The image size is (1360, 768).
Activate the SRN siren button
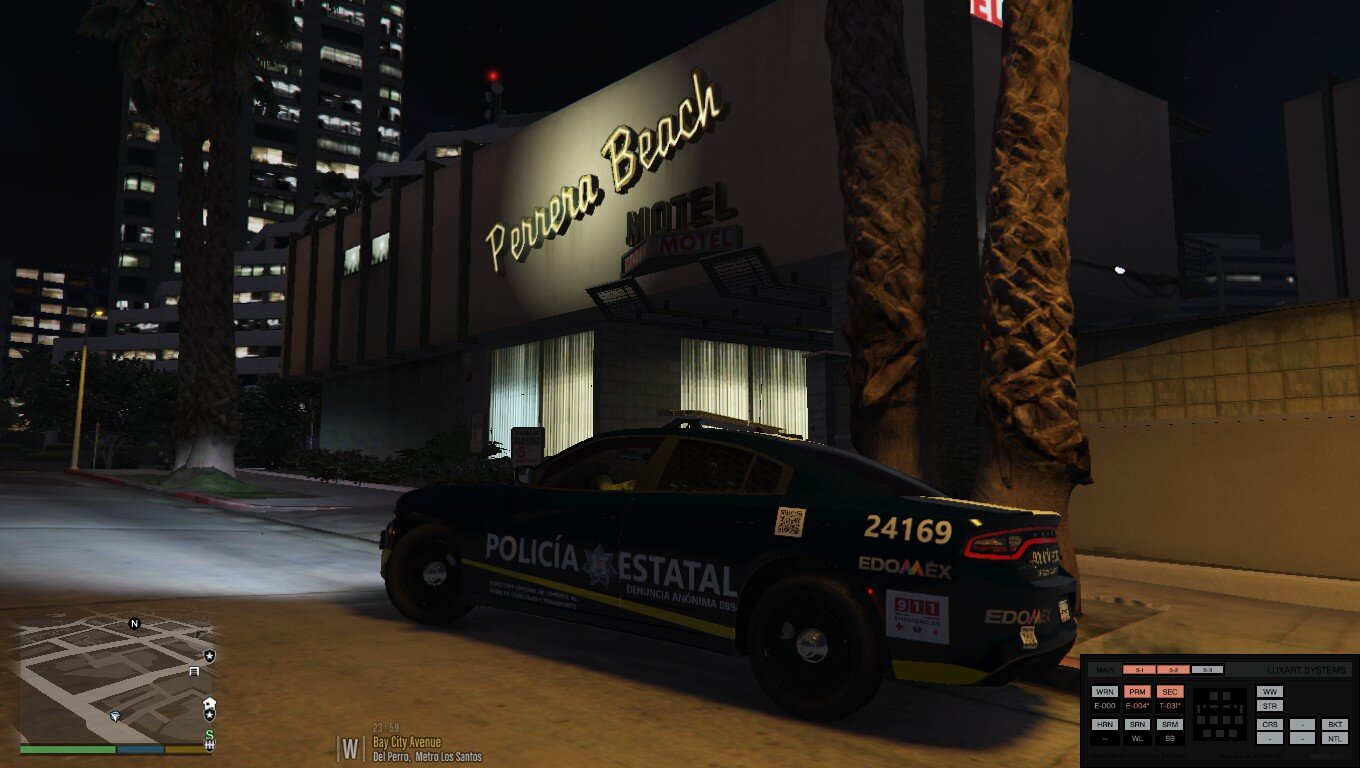tap(1137, 724)
